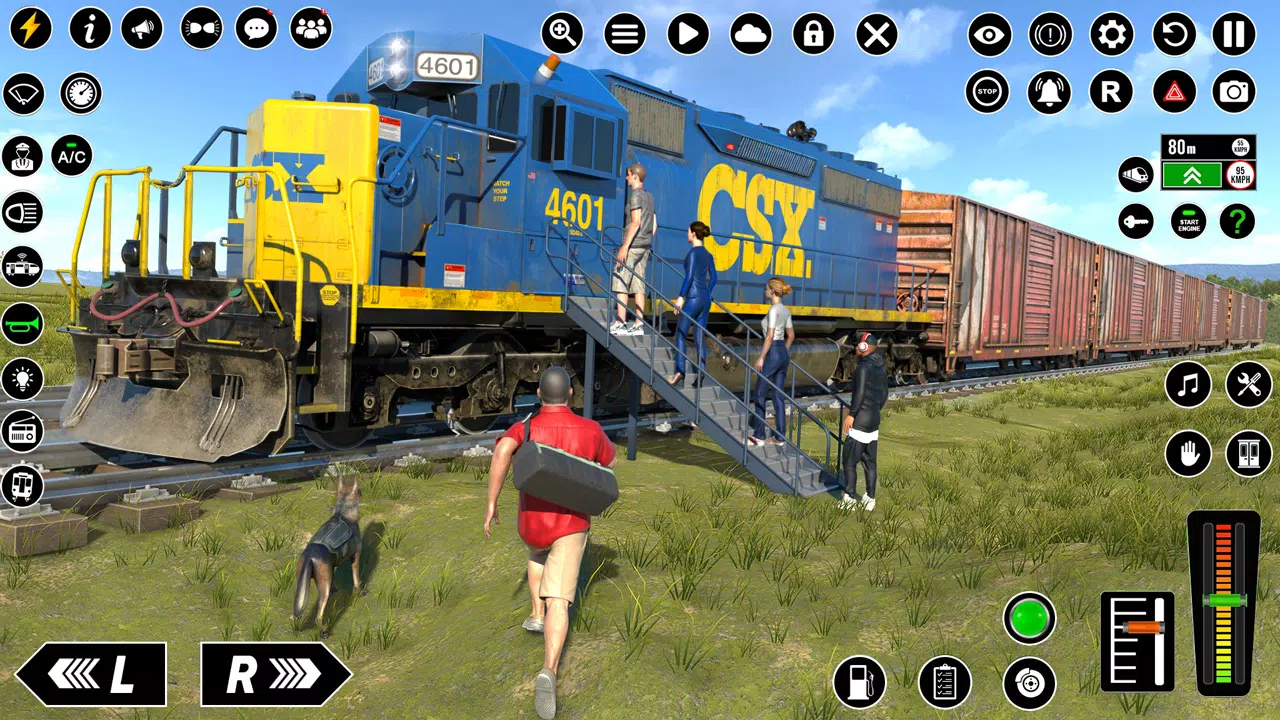Toggle the A/C button

72,155
